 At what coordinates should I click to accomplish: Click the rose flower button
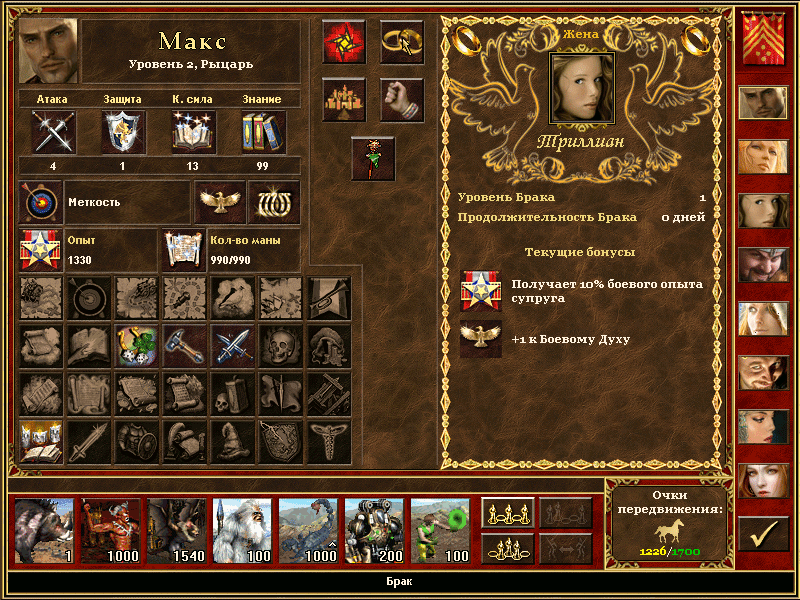[x=373, y=159]
